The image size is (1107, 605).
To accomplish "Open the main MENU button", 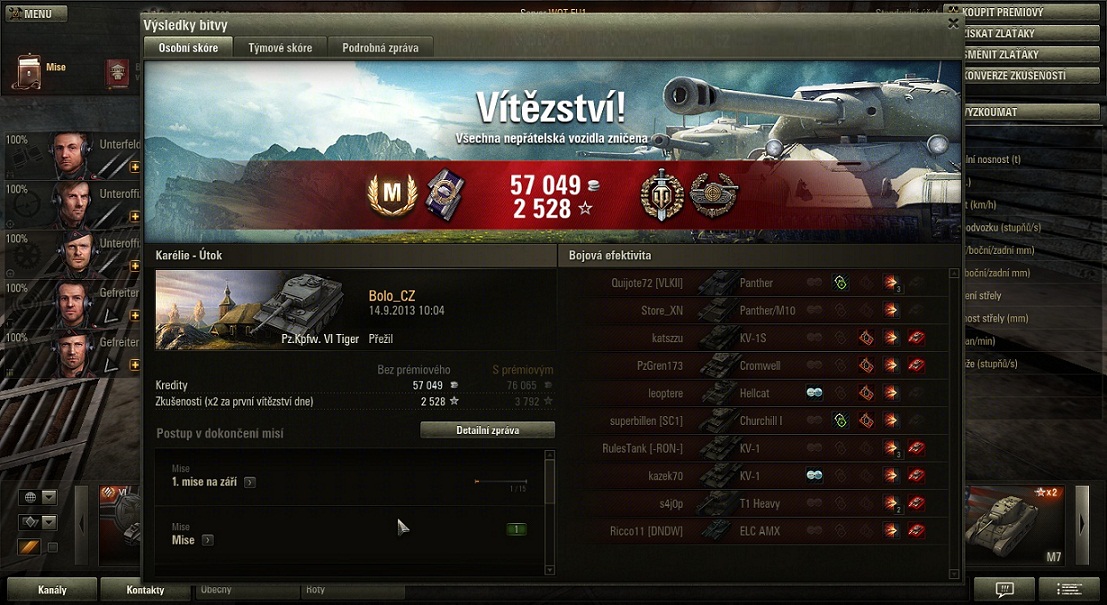I will click(x=36, y=14).
